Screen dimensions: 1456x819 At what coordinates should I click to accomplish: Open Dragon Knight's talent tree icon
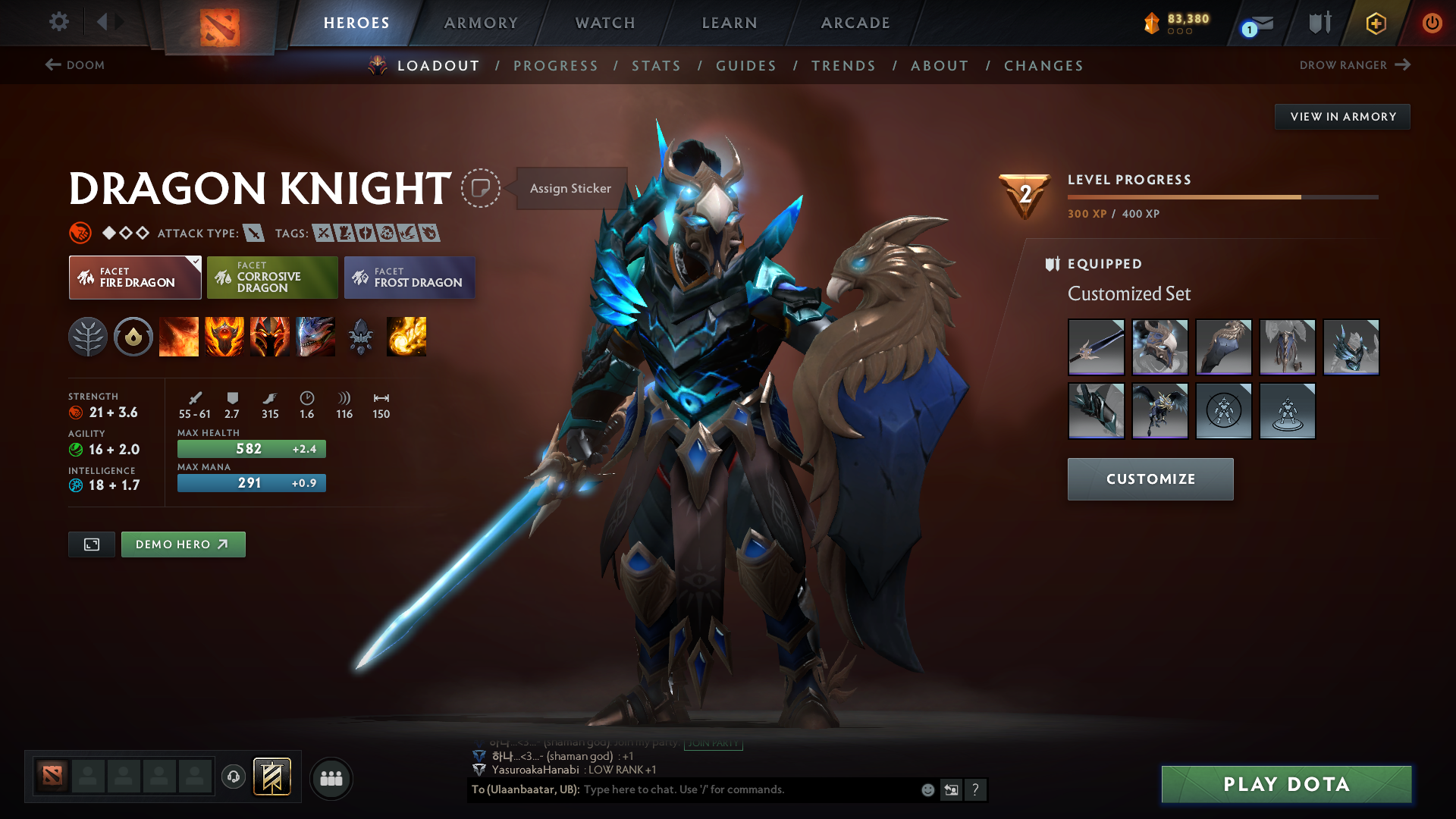[88, 337]
